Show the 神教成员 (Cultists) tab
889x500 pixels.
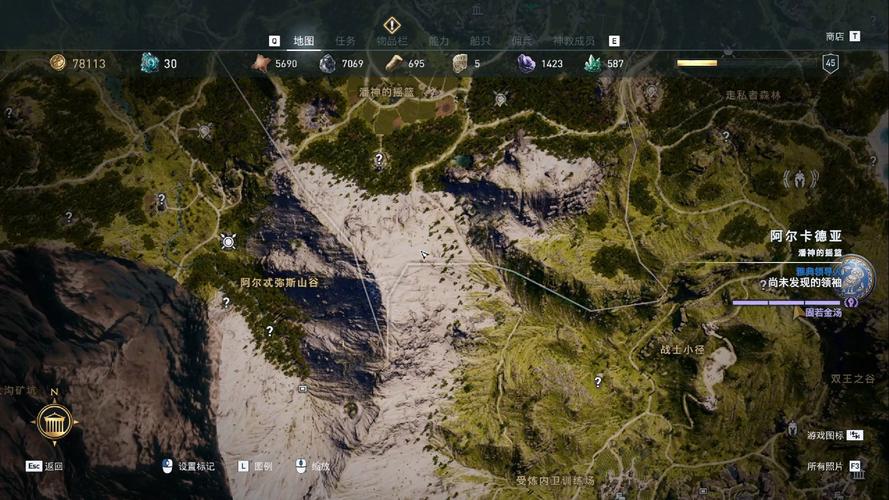point(573,41)
